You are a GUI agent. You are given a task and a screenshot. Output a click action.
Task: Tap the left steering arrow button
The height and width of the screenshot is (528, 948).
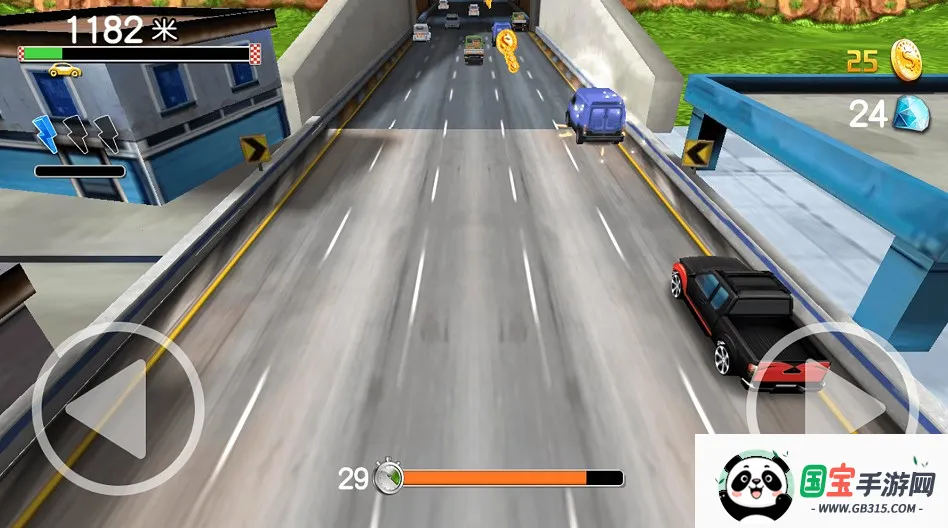click(118, 408)
